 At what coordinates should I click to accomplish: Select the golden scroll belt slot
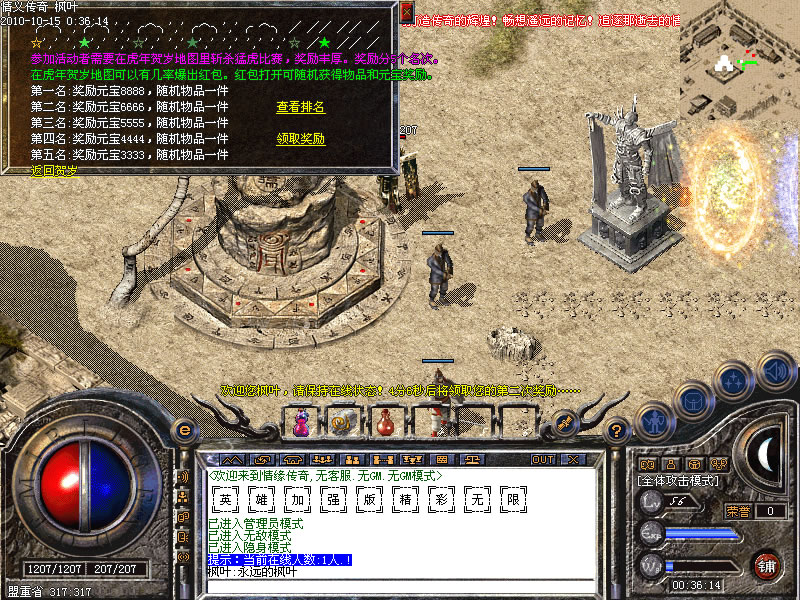pos(341,424)
